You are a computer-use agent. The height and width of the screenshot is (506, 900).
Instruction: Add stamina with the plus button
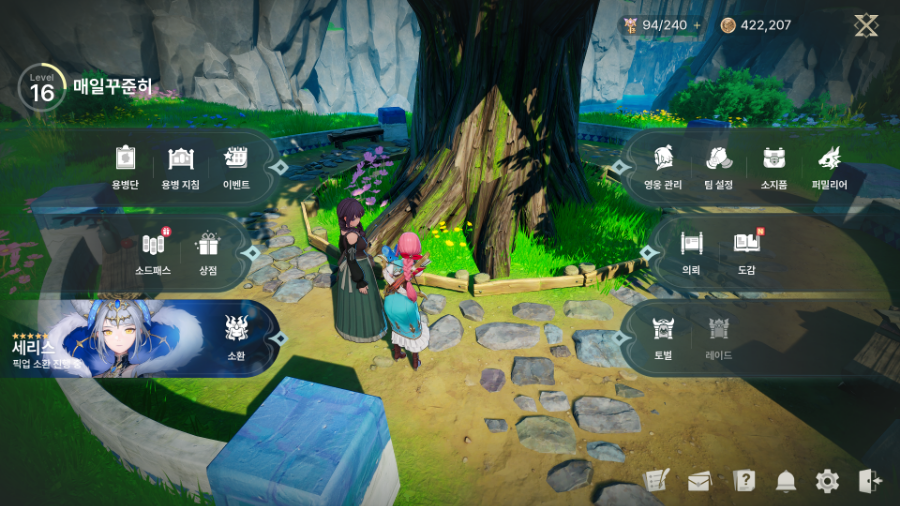[x=696, y=25]
